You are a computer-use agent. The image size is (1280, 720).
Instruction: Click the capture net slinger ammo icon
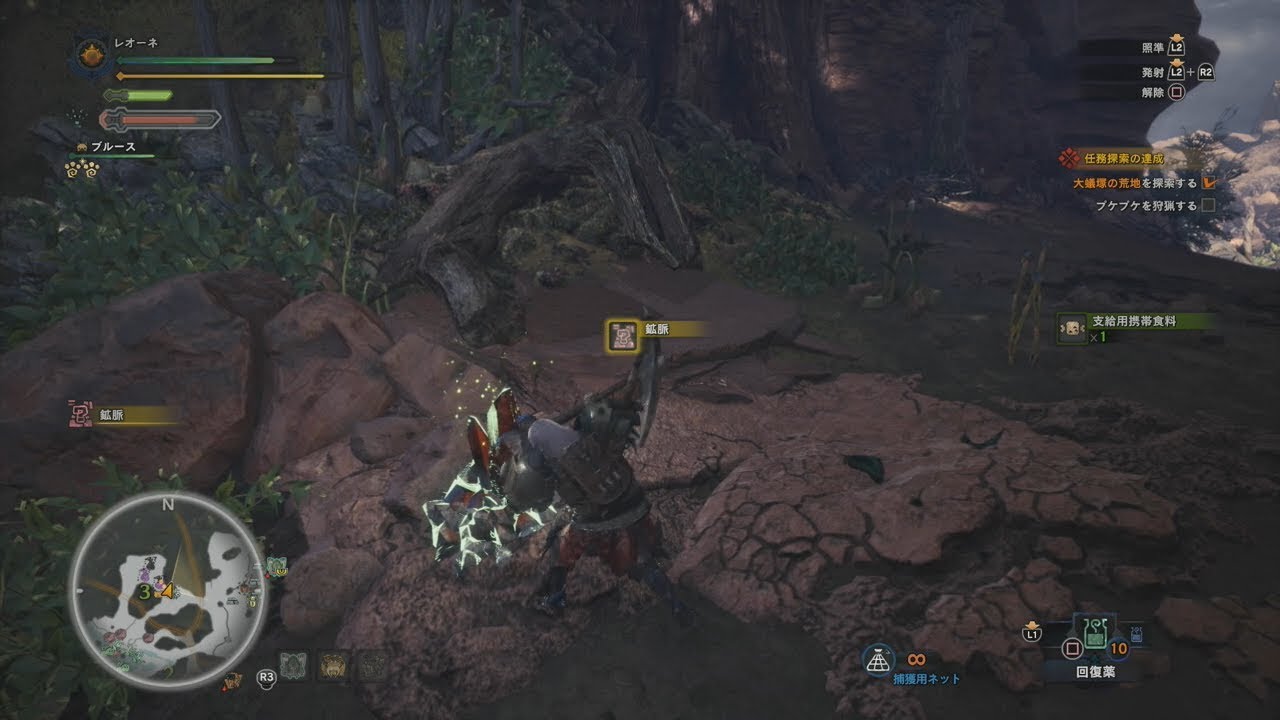pos(879,660)
